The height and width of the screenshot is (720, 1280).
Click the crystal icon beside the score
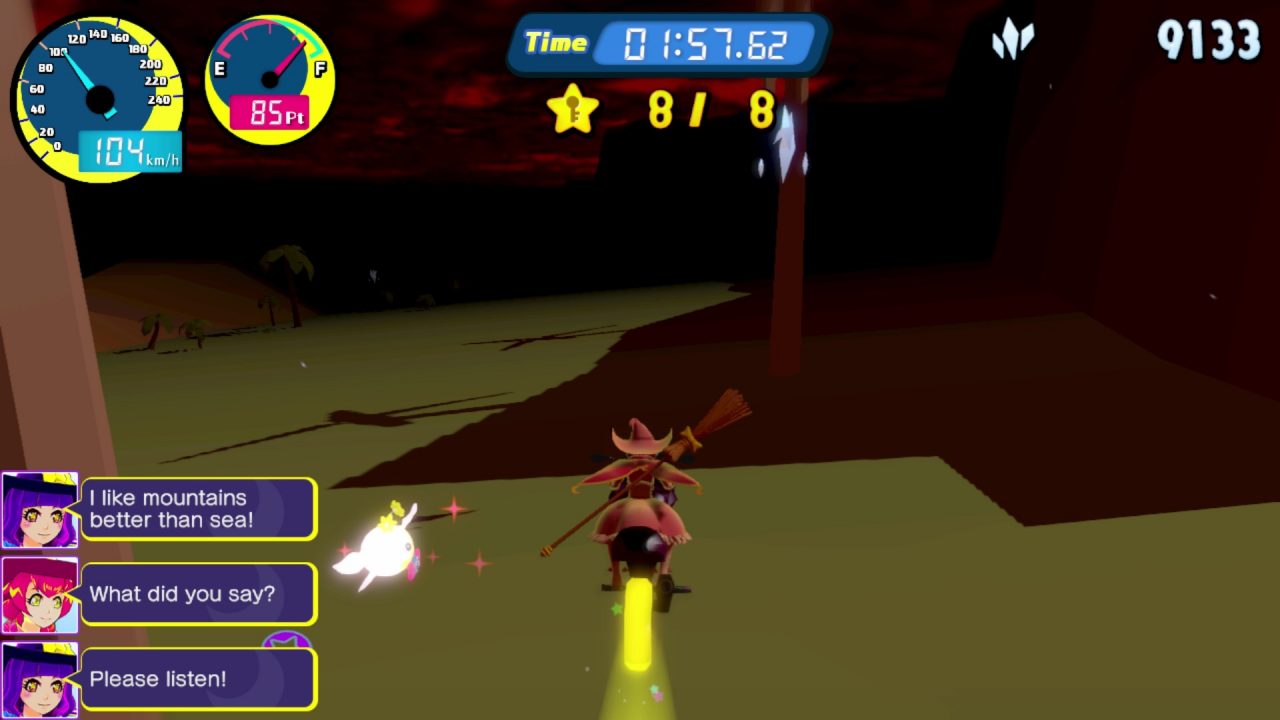click(x=1012, y=41)
